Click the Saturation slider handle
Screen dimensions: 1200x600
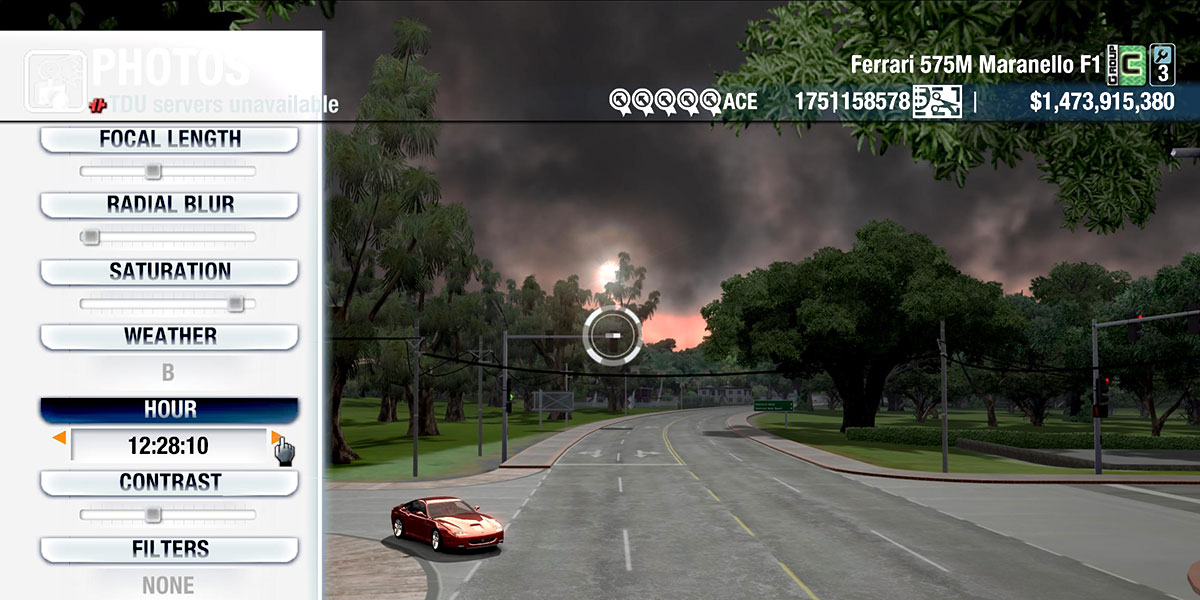[x=235, y=303]
